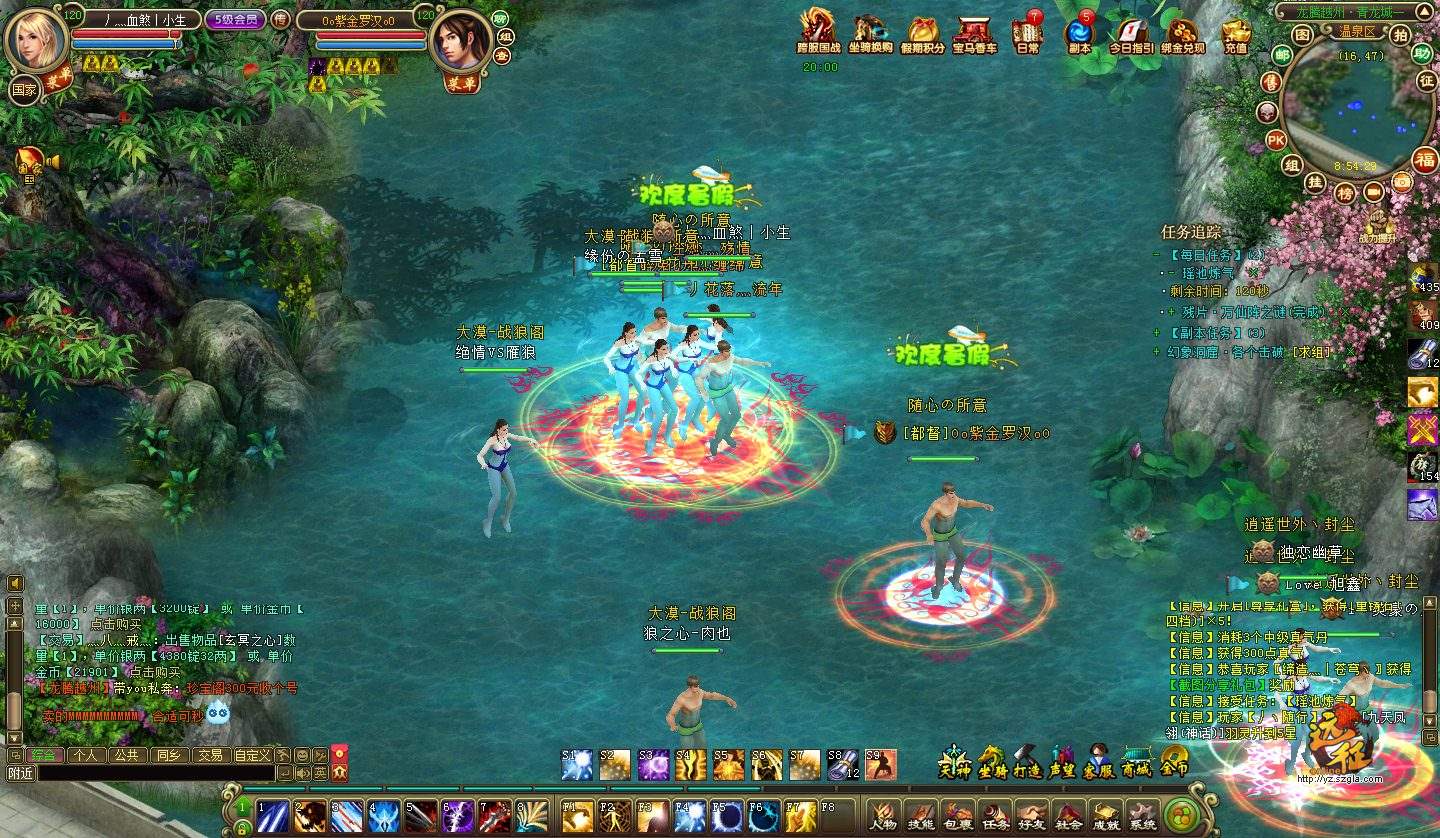Use the scroll item in slot S8
The width and height of the screenshot is (1440, 838).
(842, 765)
